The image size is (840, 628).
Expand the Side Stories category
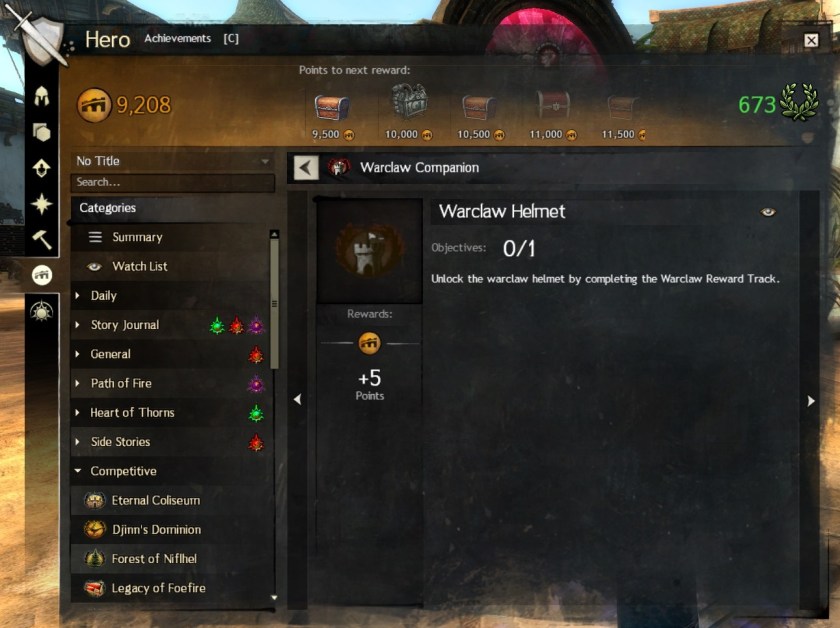[120, 442]
